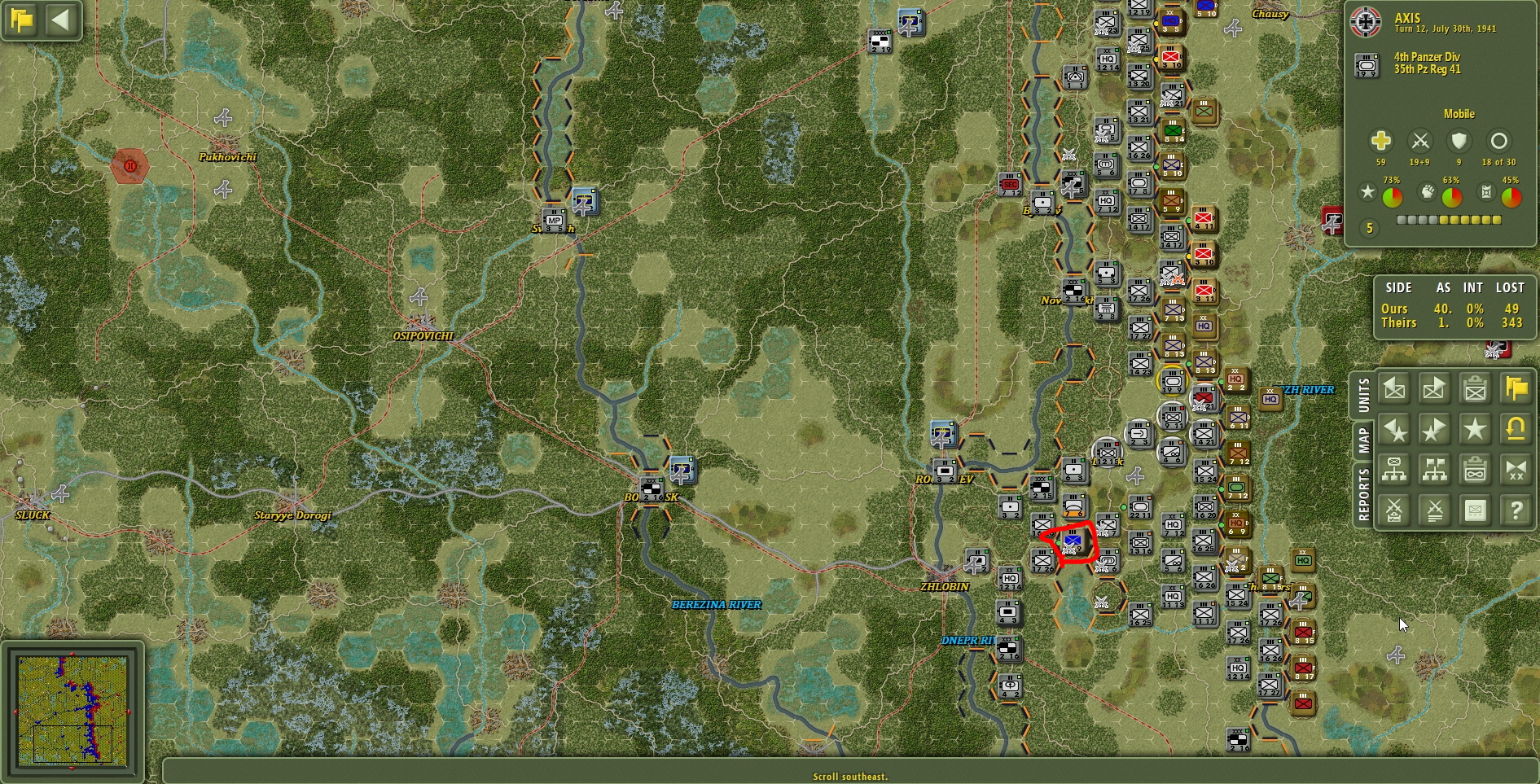Open the battle planner crossed-swords icon

[1393, 510]
